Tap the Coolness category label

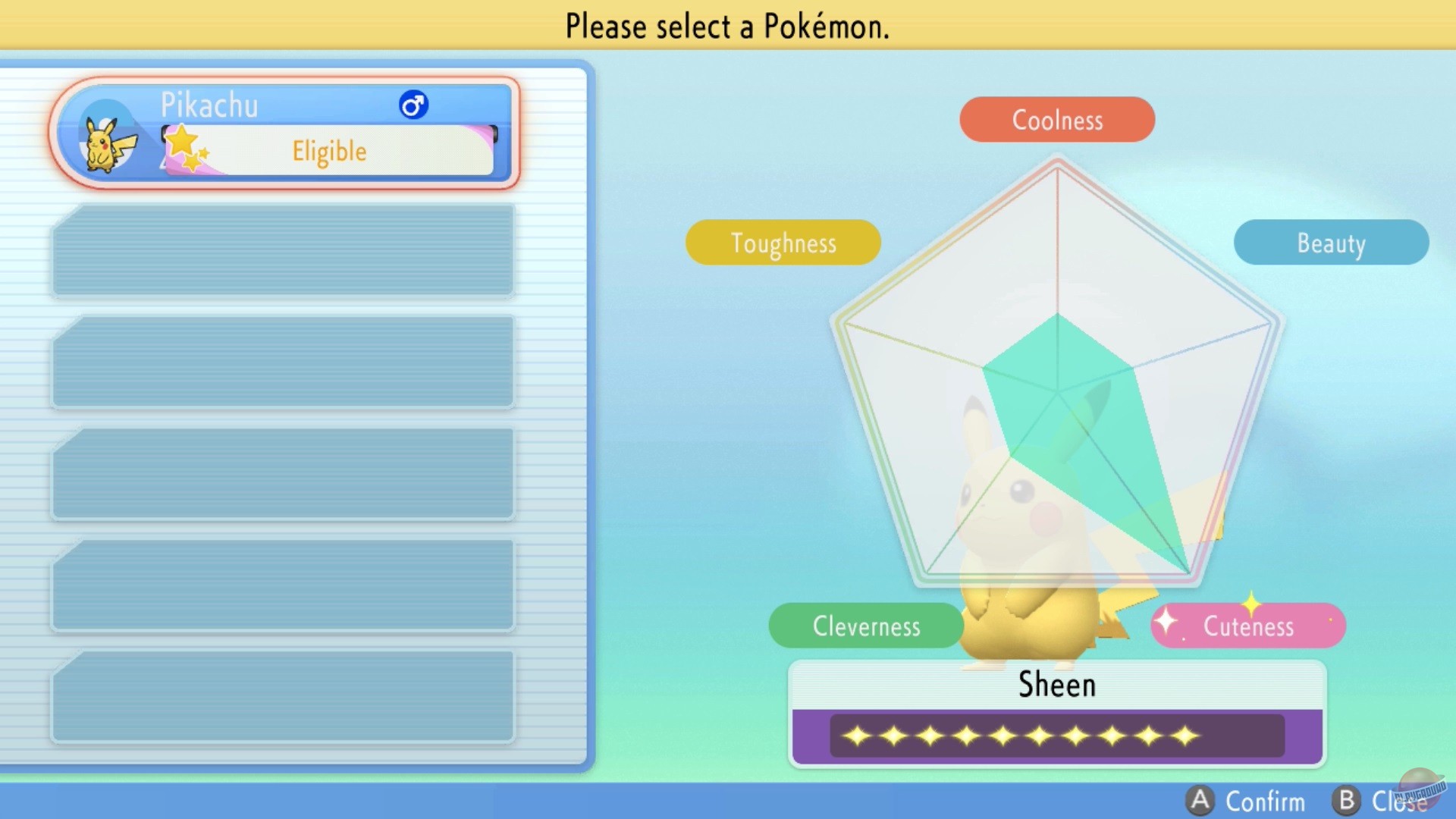1056,119
